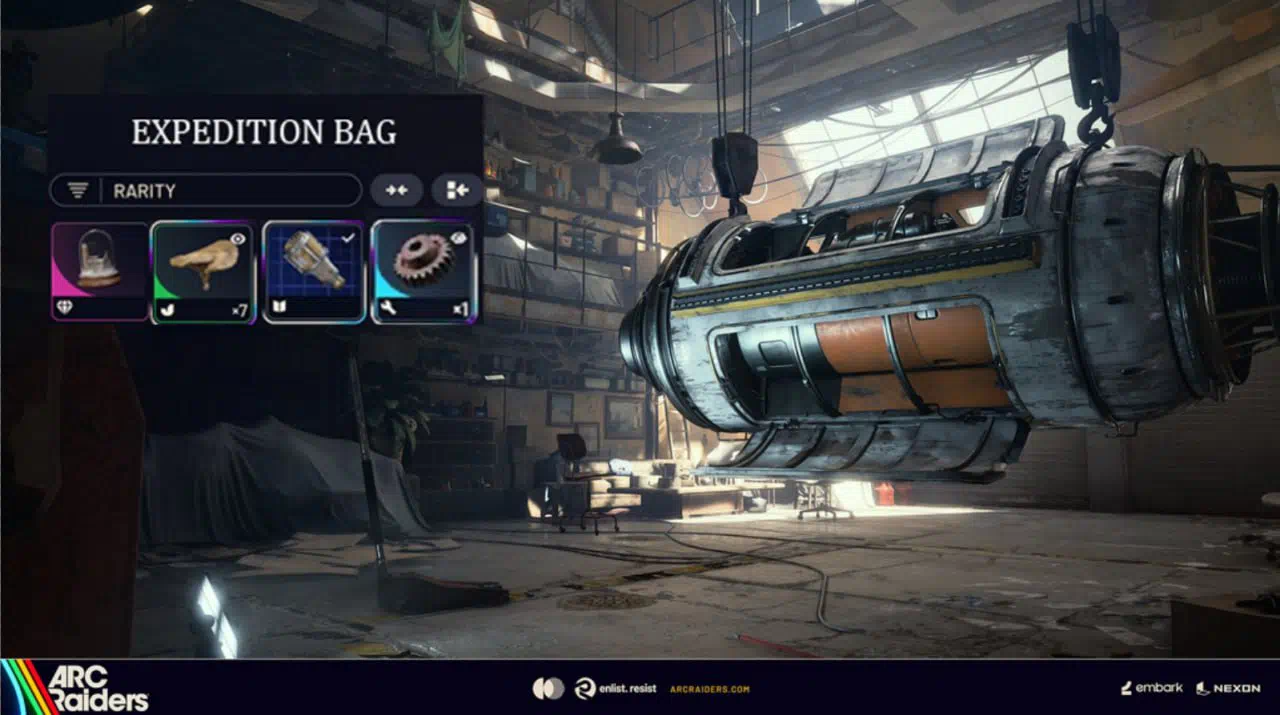Select the glass dome trinket item

pos(100,271)
